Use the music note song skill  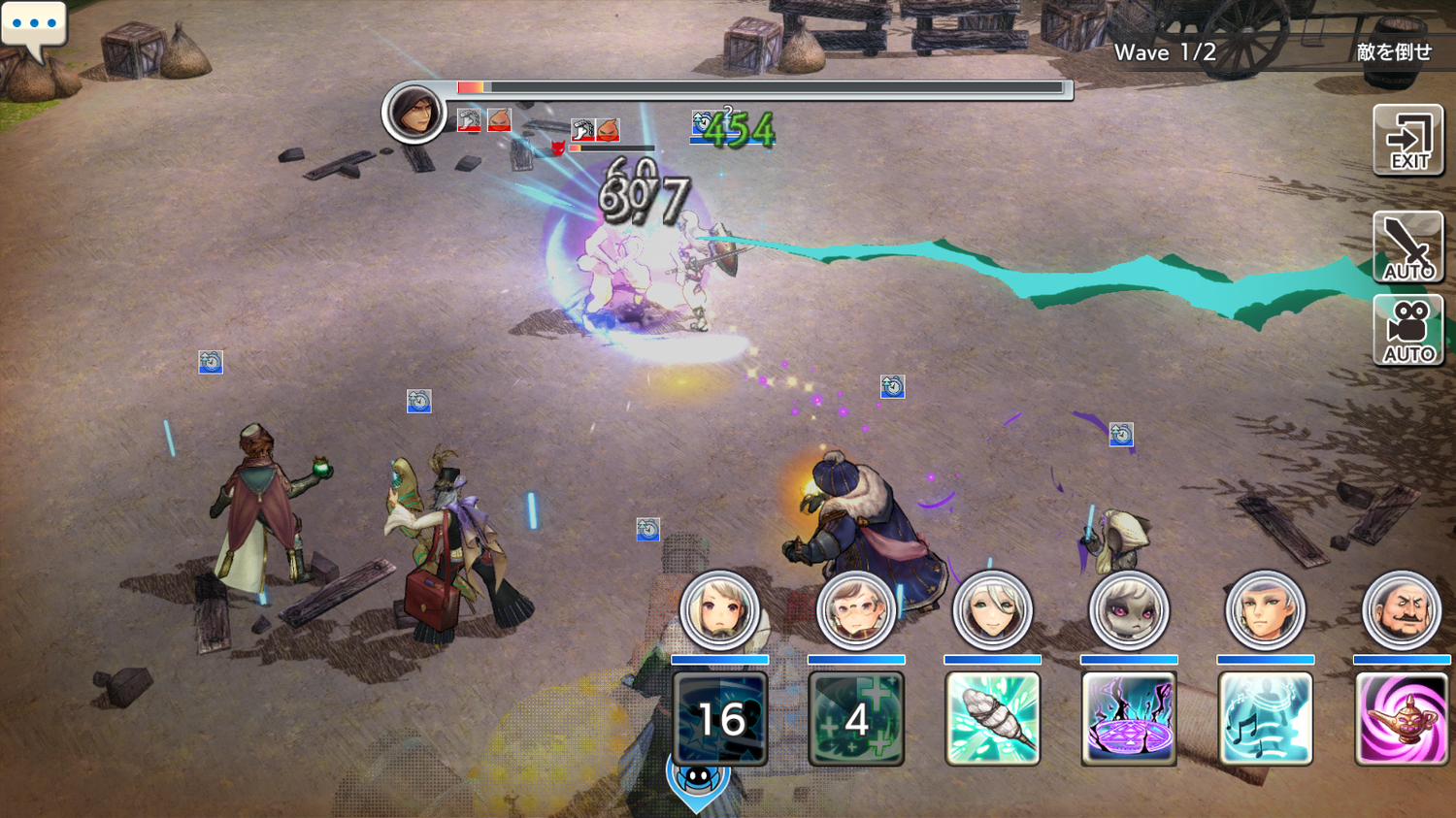[x=1265, y=718]
